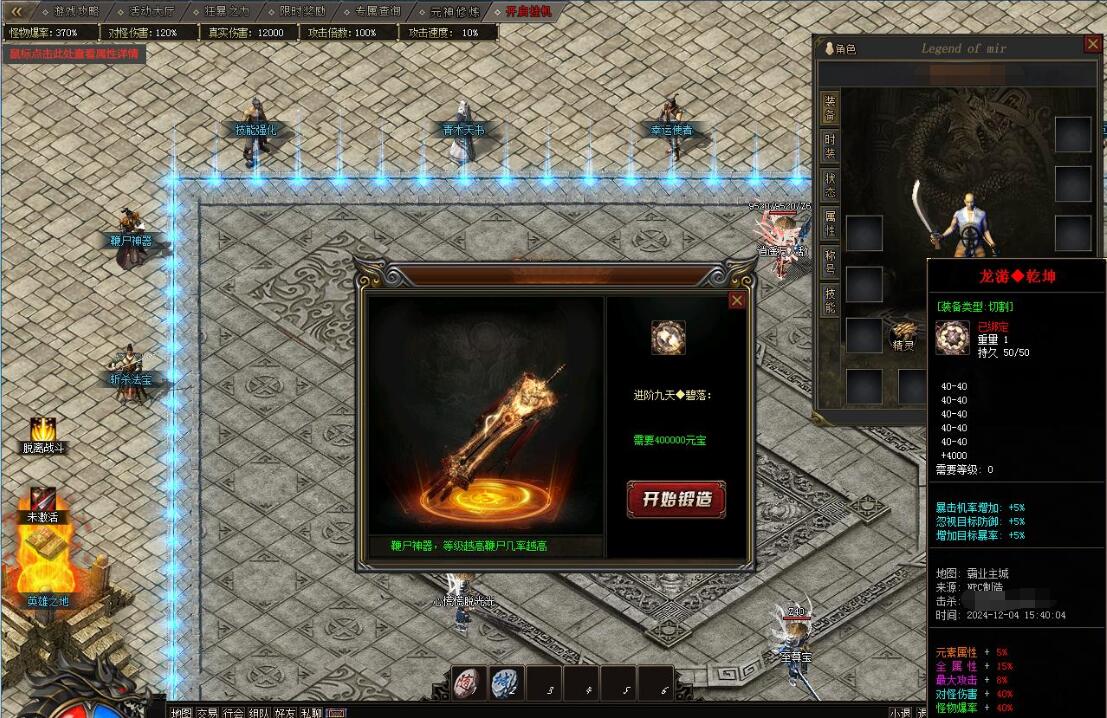Open the 状态 status tab

(830, 185)
